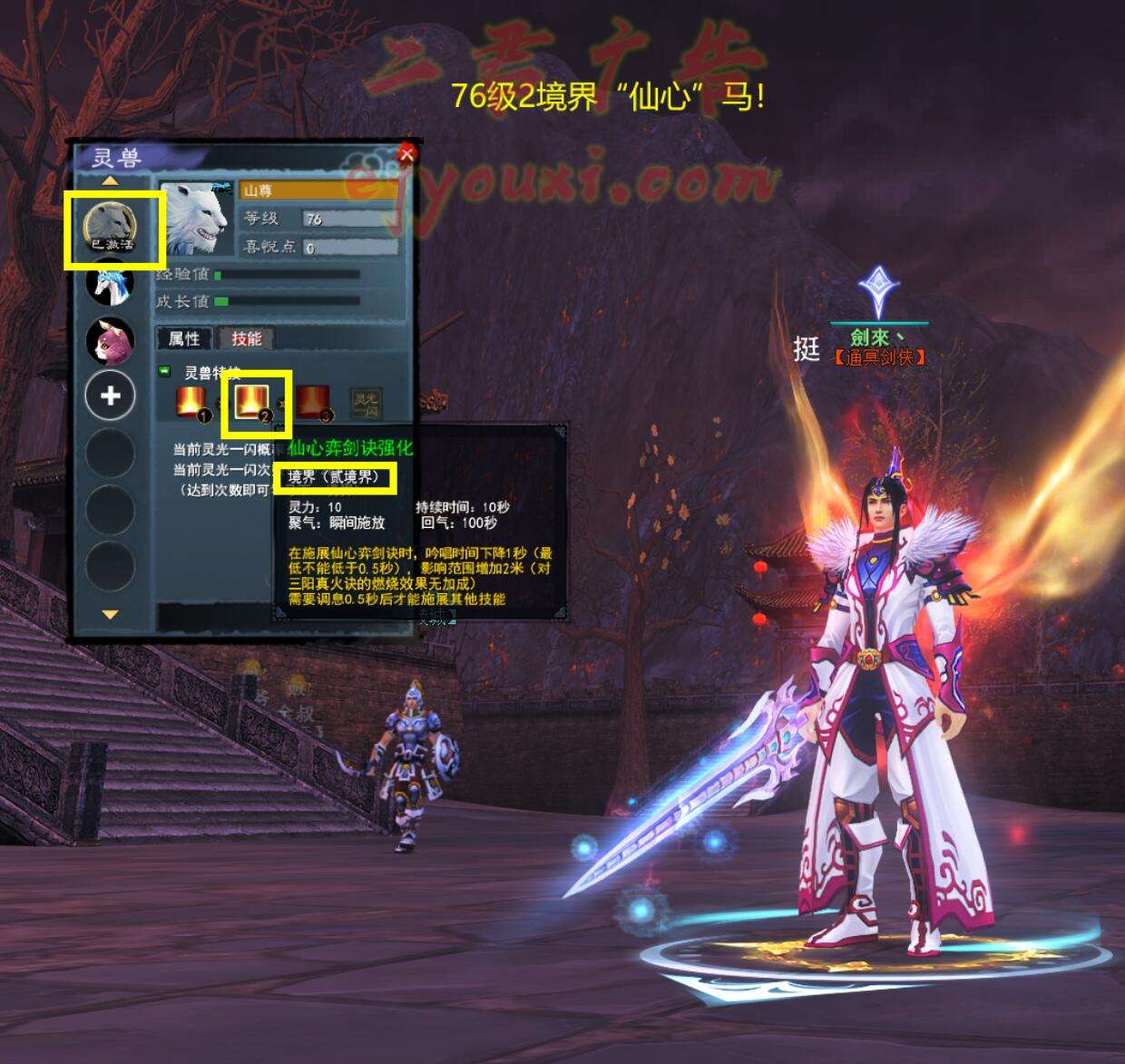Select the third beast skill icon
This screenshot has width=1125, height=1064.
313,403
